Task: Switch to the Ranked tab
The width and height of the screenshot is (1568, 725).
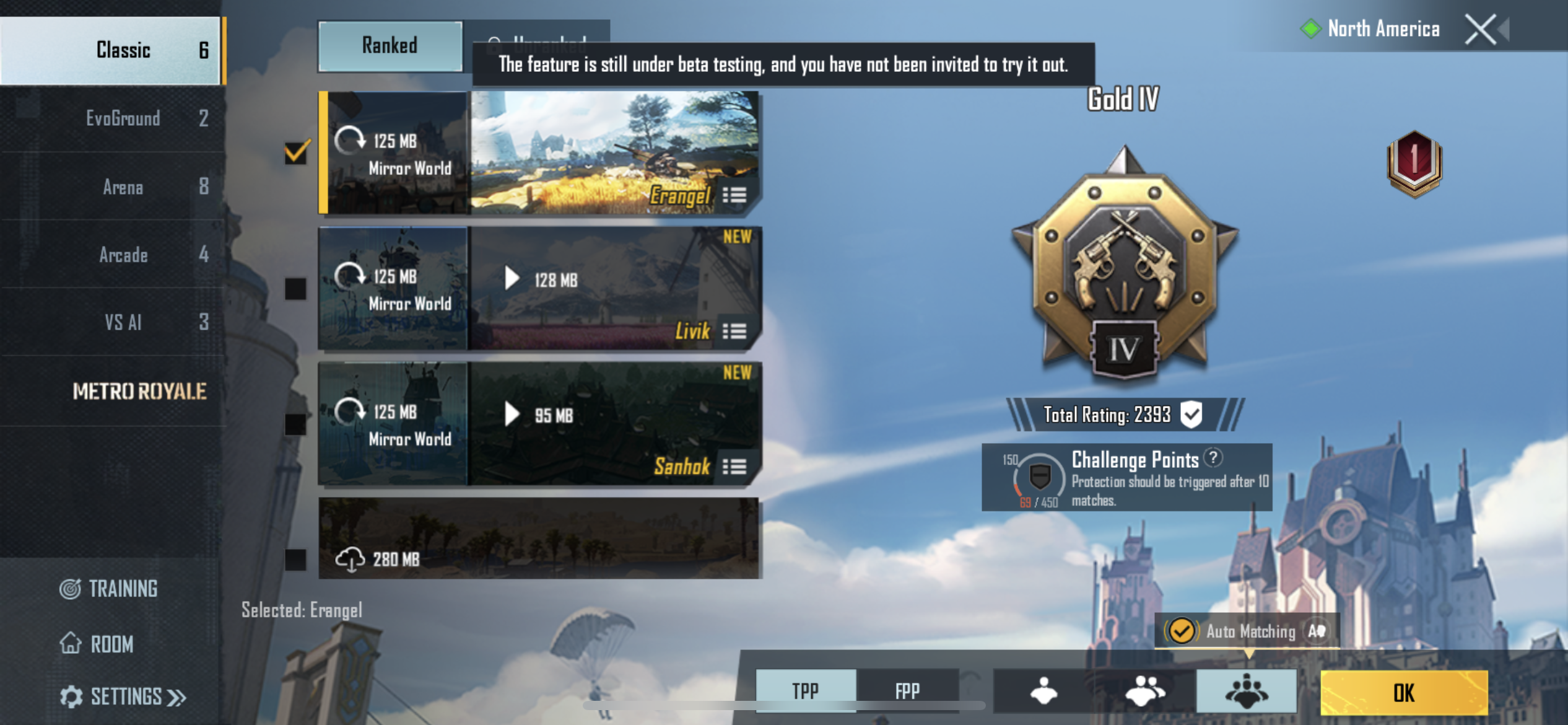Action: click(390, 46)
